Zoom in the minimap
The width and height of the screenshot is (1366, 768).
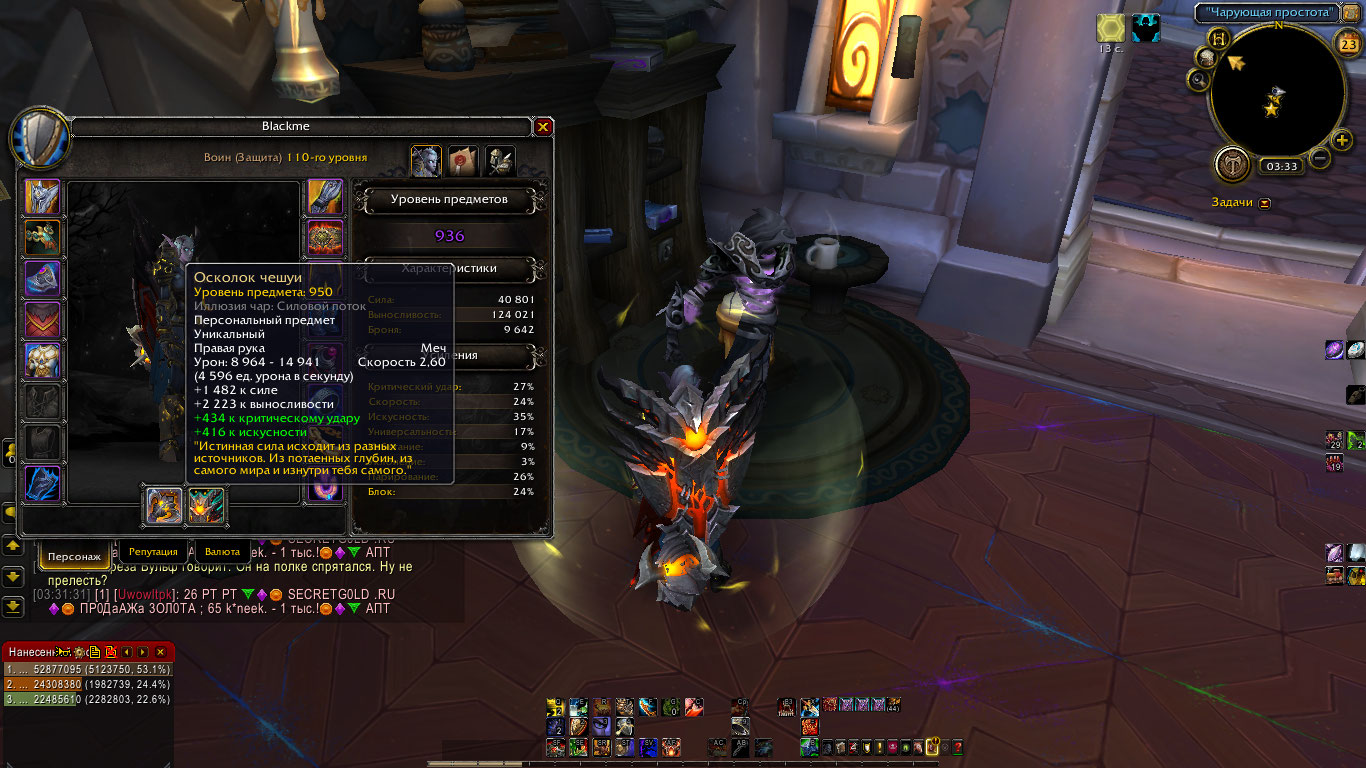point(1343,139)
